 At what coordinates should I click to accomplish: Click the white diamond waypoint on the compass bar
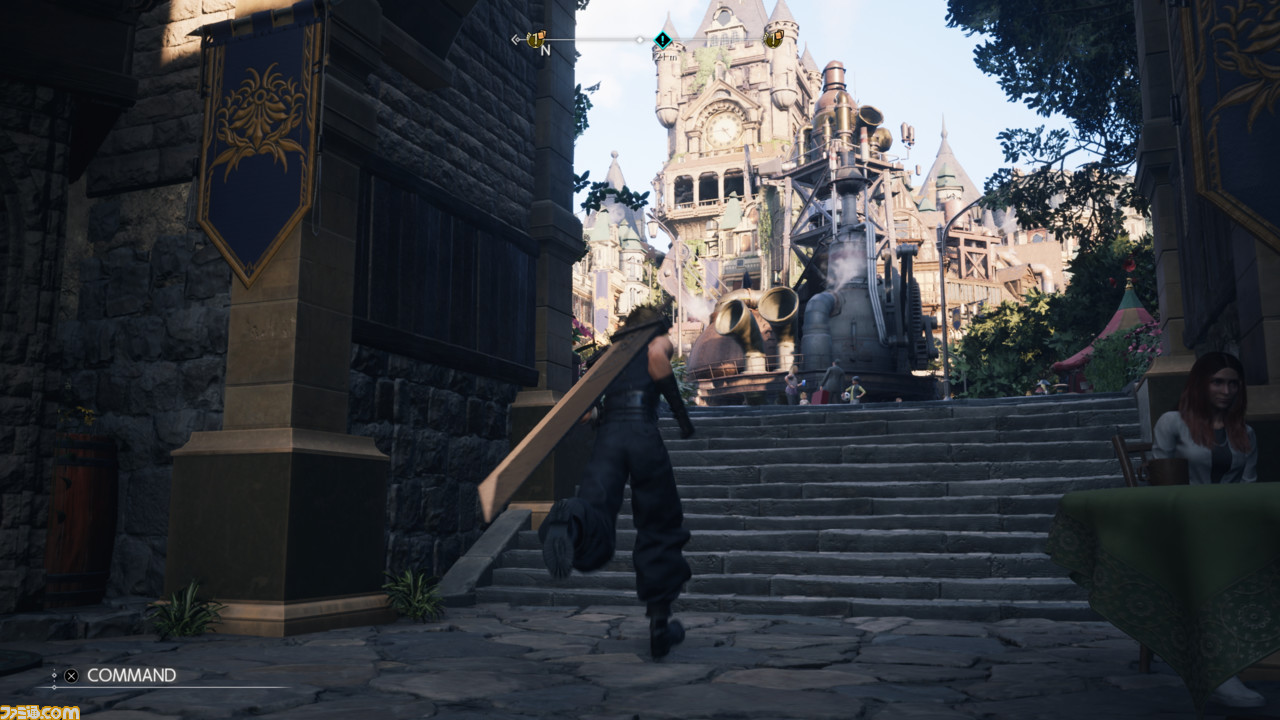[640, 41]
